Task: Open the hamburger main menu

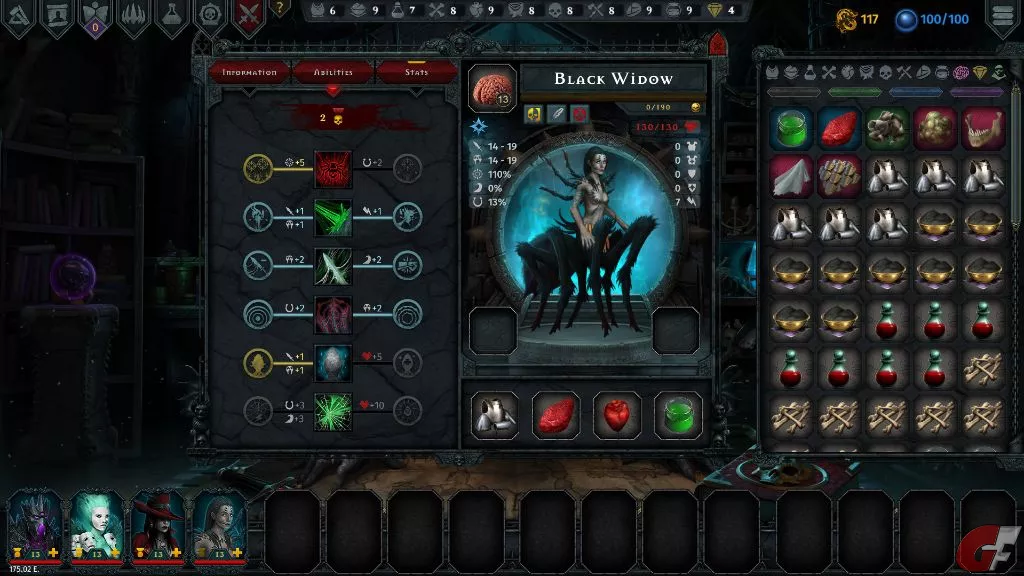Action: tap(1003, 18)
